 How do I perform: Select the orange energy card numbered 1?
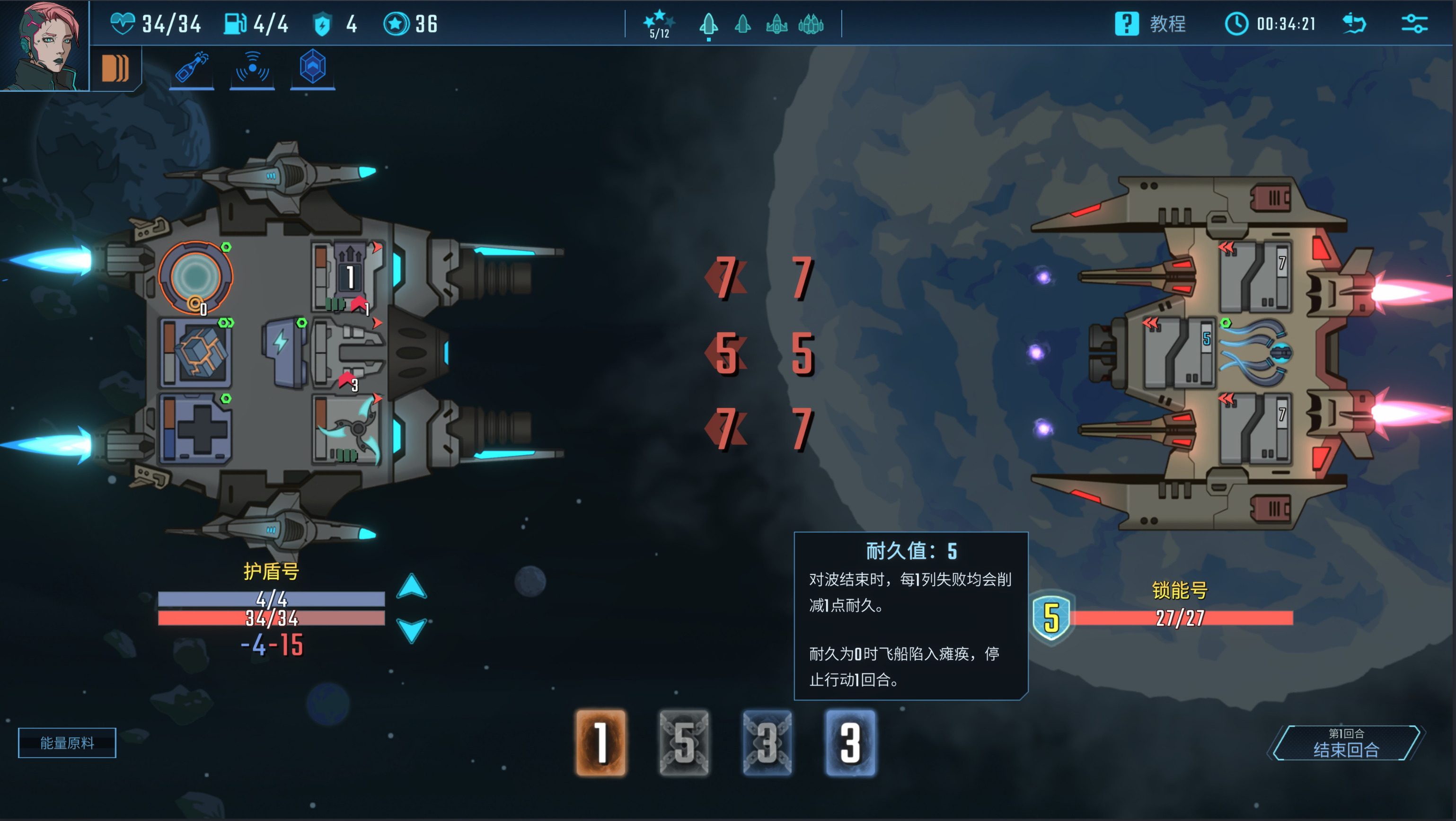coord(601,742)
